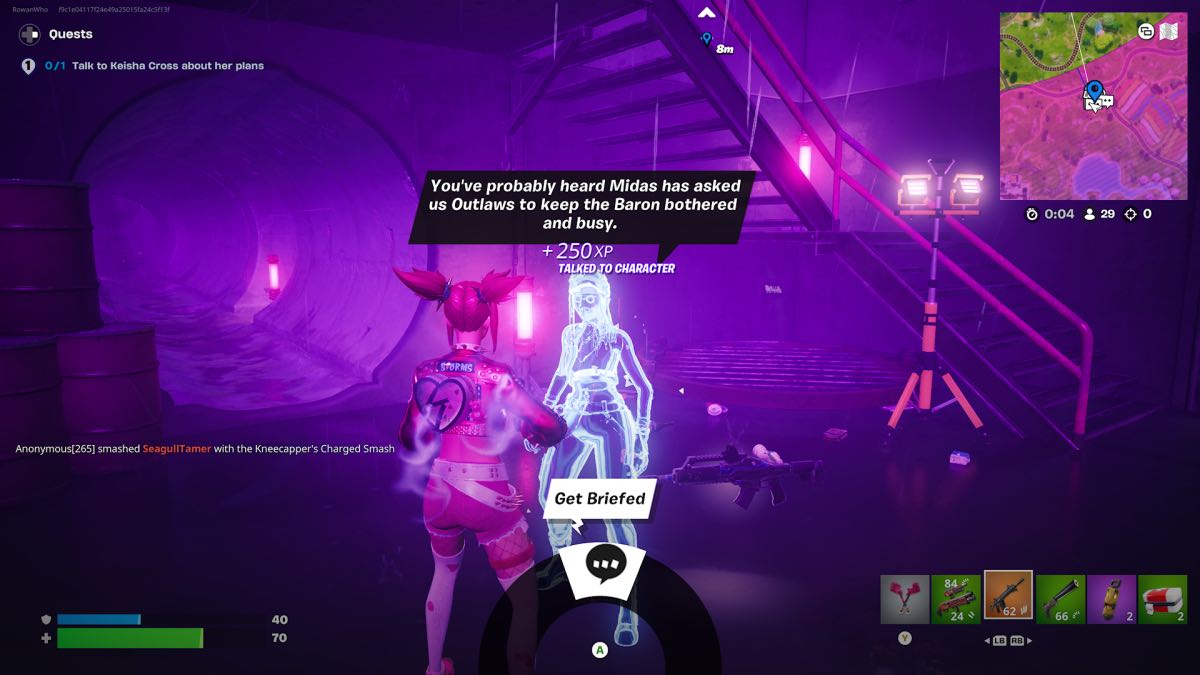Click the blue objective marker showing 8m

point(706,39)
